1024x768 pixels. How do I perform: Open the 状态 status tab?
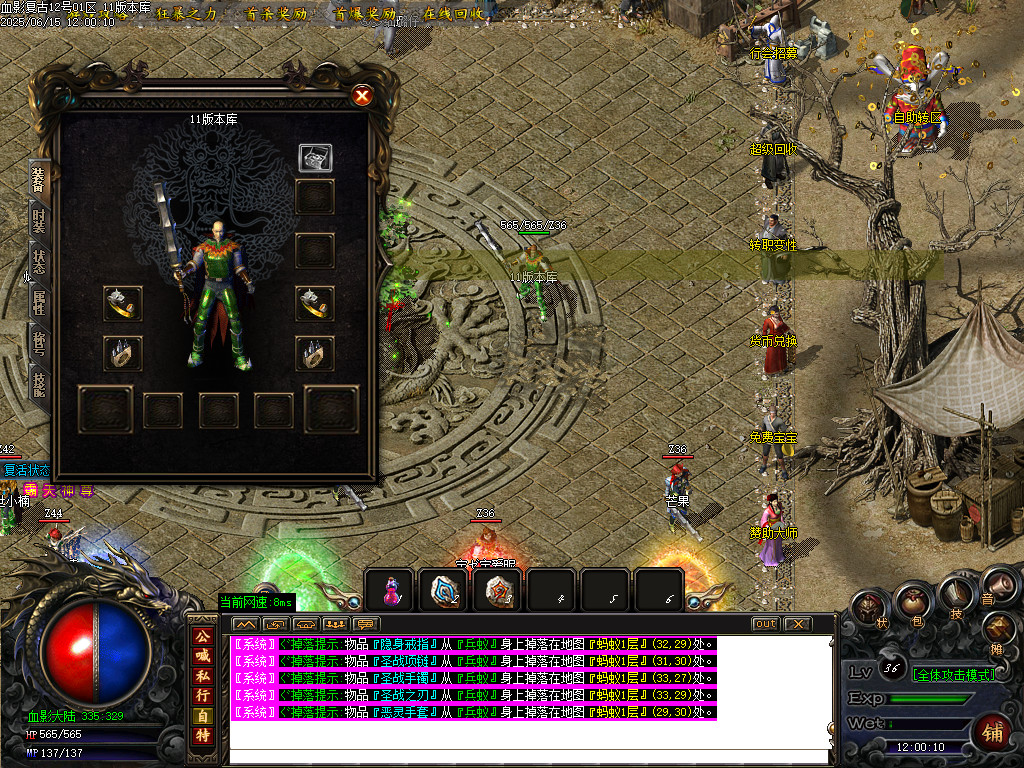(39, 262)
